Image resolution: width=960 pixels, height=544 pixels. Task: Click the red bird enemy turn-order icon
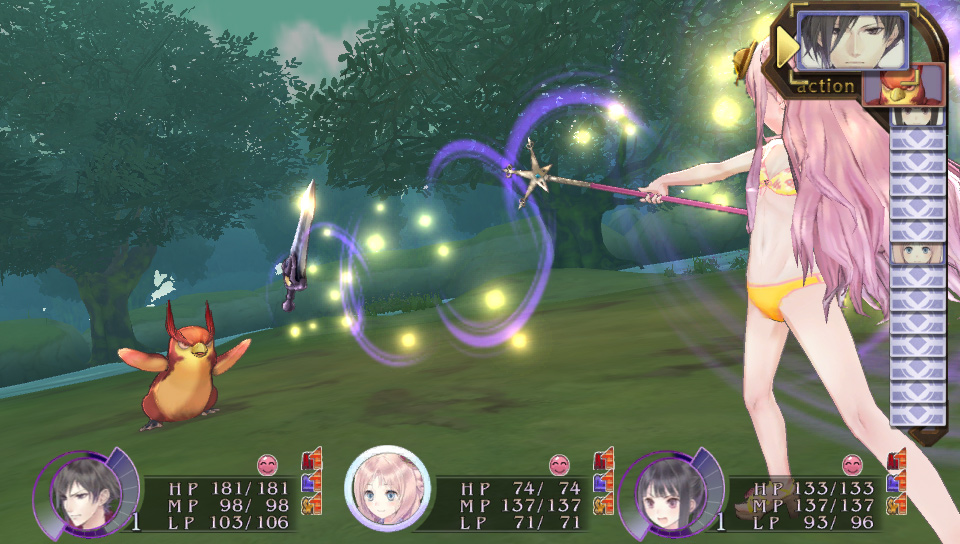(903, 84)
